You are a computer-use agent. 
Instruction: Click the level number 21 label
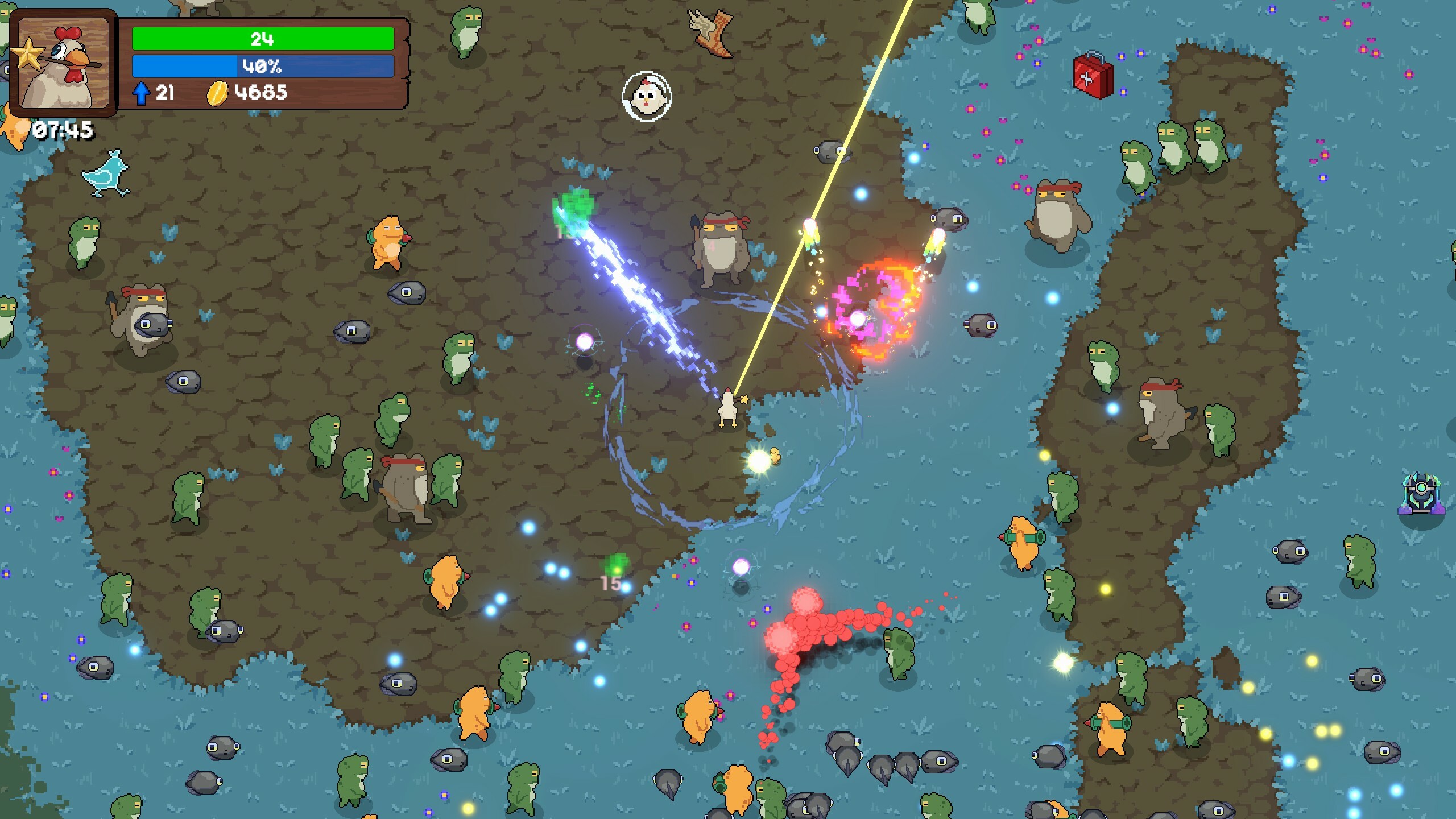165,91
